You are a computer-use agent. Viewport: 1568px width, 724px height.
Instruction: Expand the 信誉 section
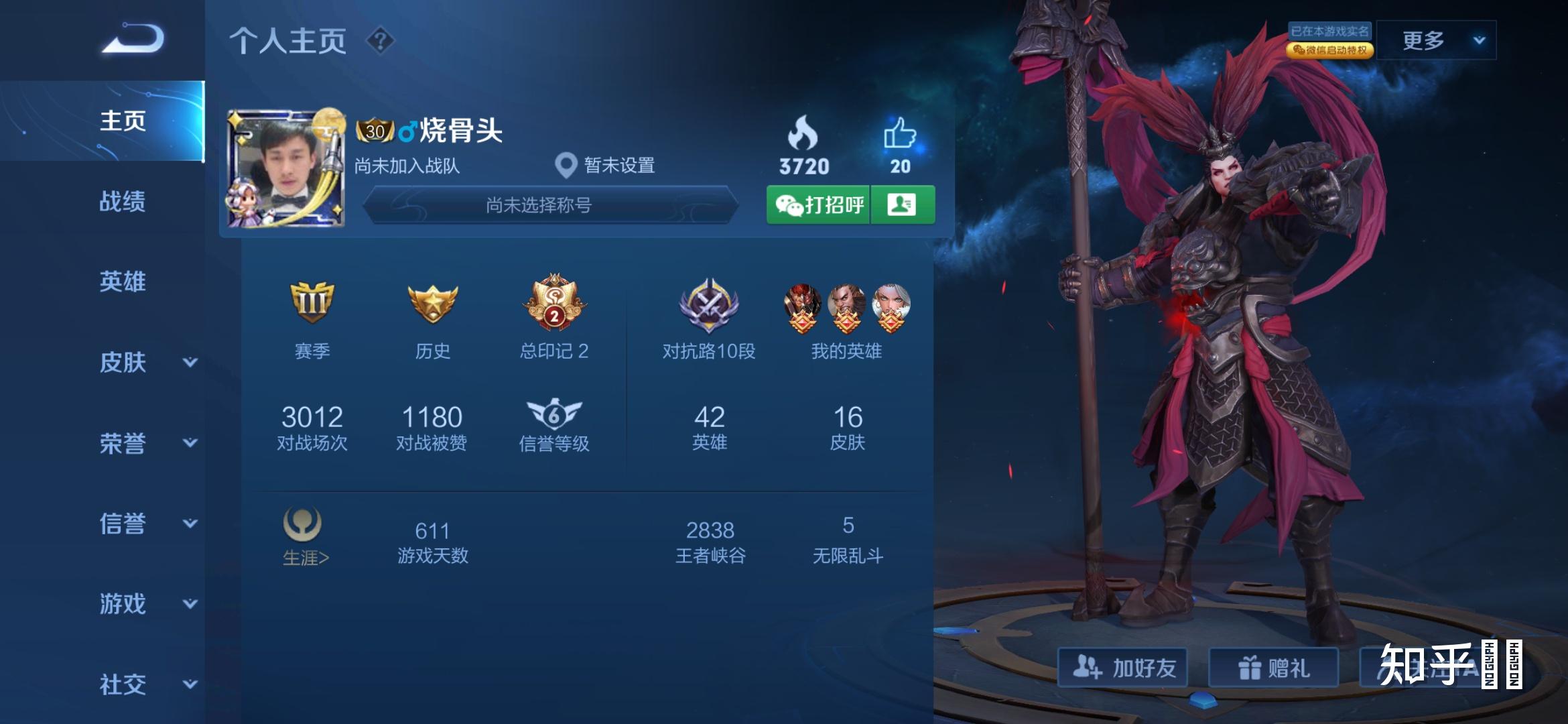[x=147, y=524]
